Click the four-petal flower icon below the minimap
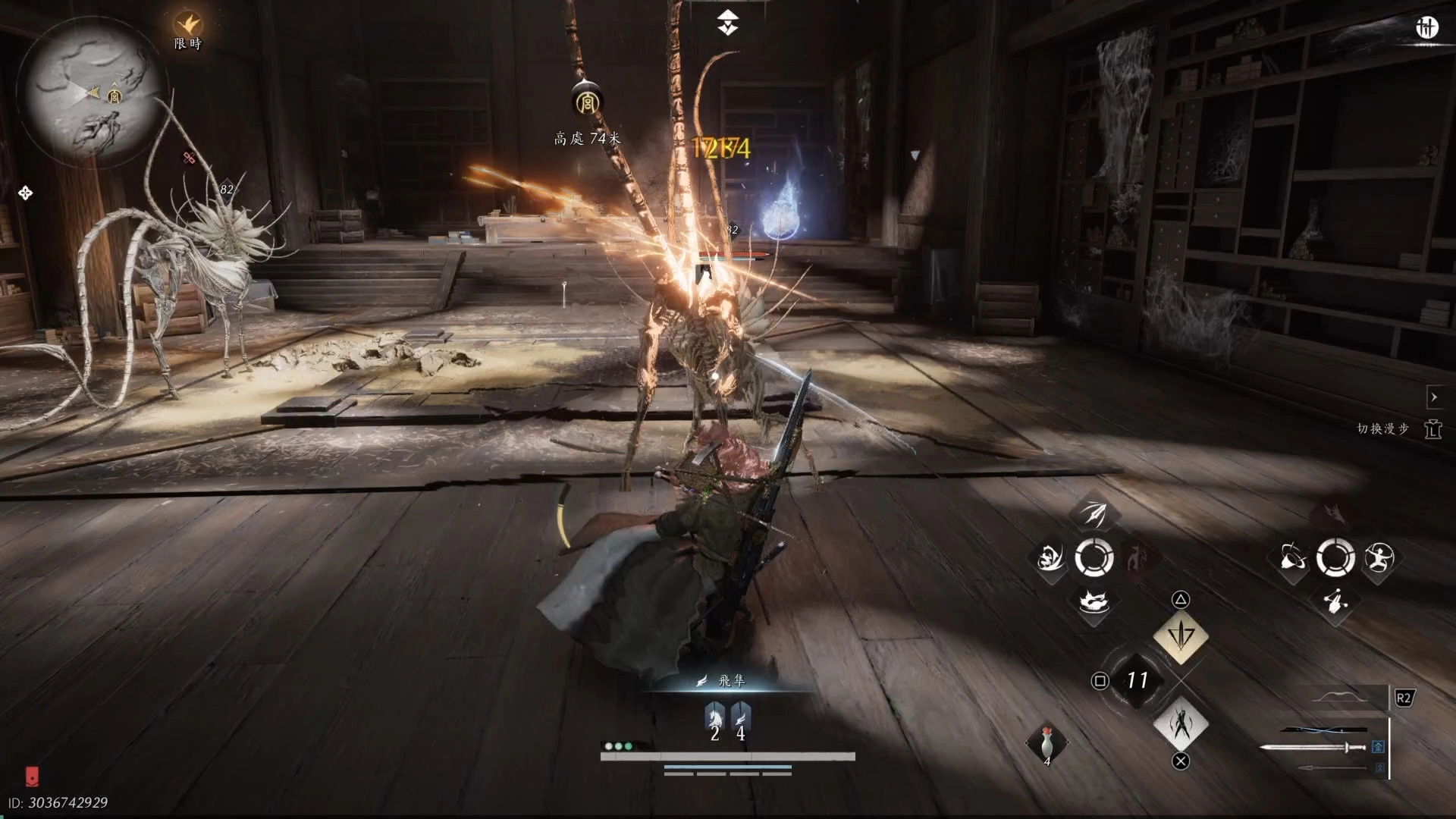 pyautogui.click(x=25, y=193)
